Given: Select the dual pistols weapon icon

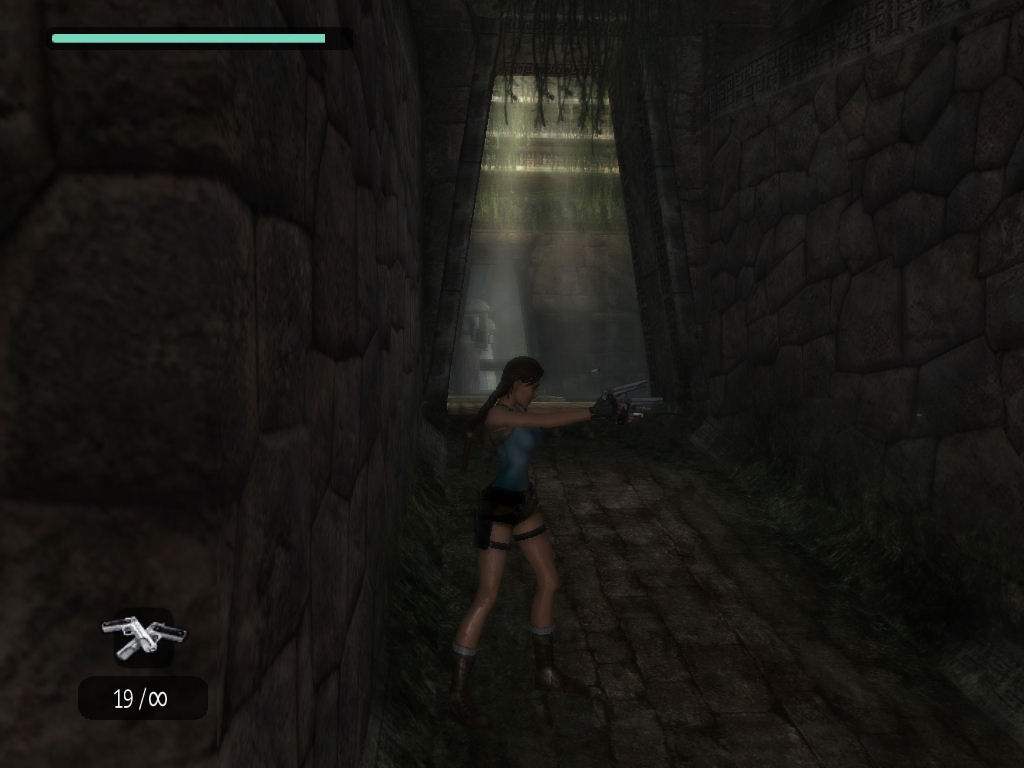Looking at the screenshot, I should (144, 637).
